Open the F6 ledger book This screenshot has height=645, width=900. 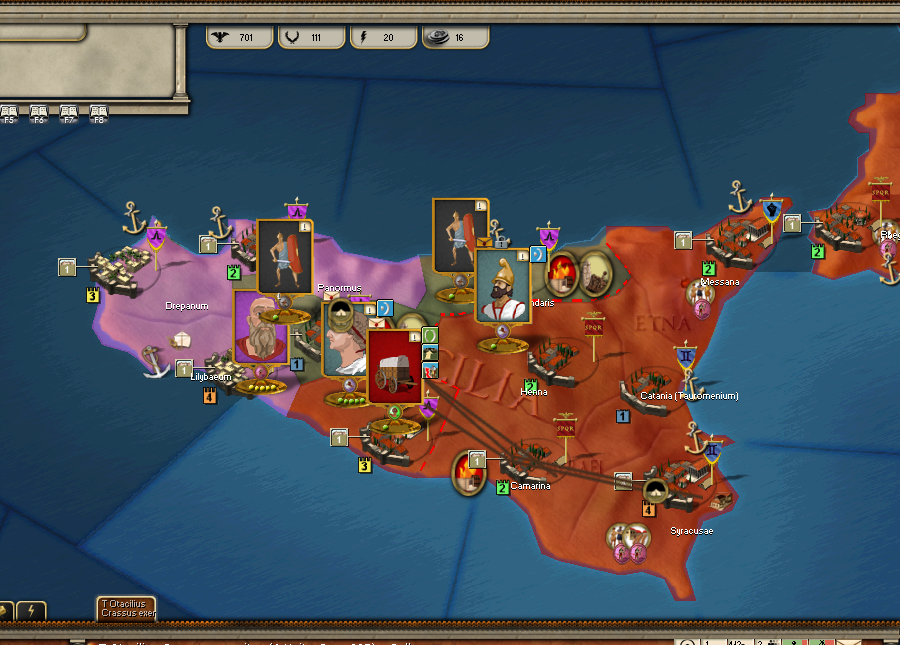click(39, 112)
